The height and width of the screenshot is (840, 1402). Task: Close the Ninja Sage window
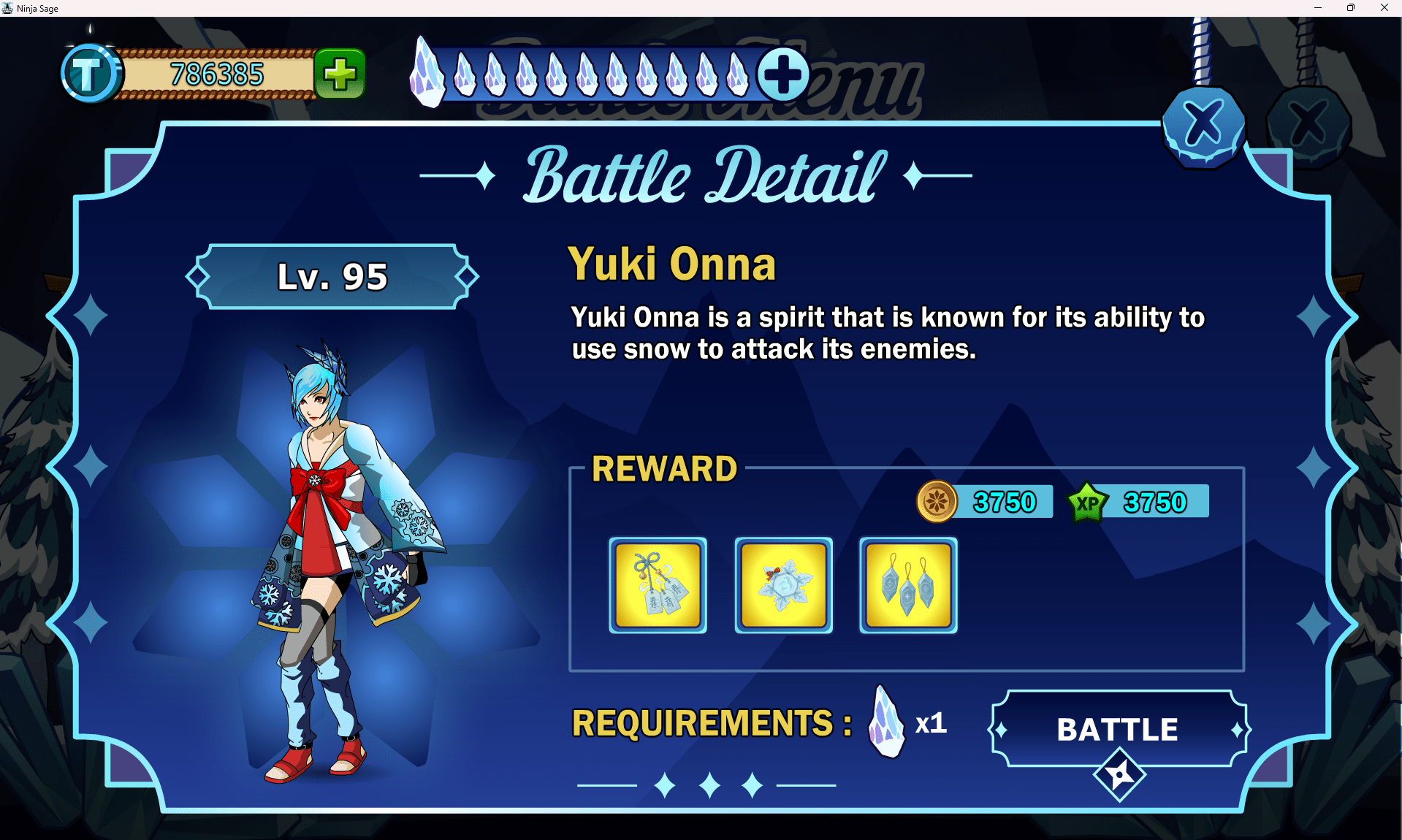click(1384, 8)
